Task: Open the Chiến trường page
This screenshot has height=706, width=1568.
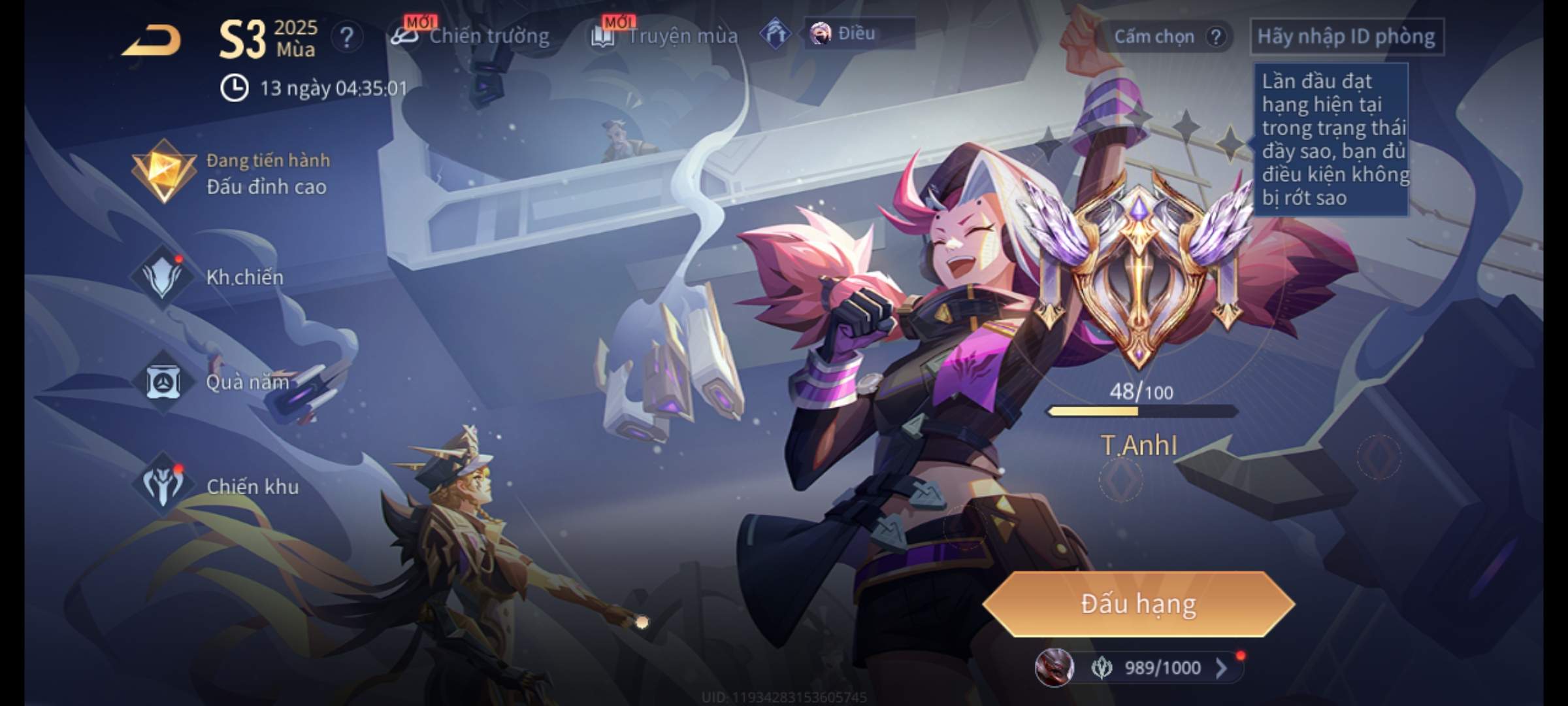Action: 470,36
